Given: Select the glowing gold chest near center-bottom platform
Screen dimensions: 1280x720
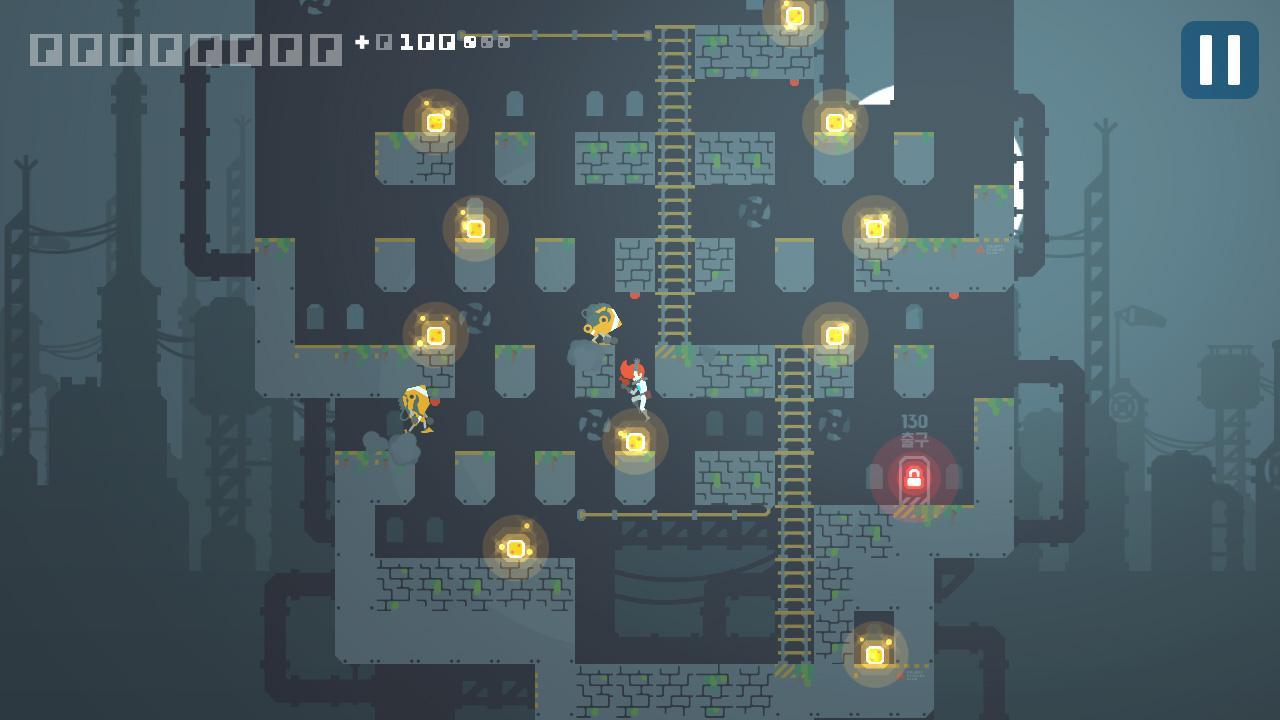Looking at the screenshot, I should point(636,441).
